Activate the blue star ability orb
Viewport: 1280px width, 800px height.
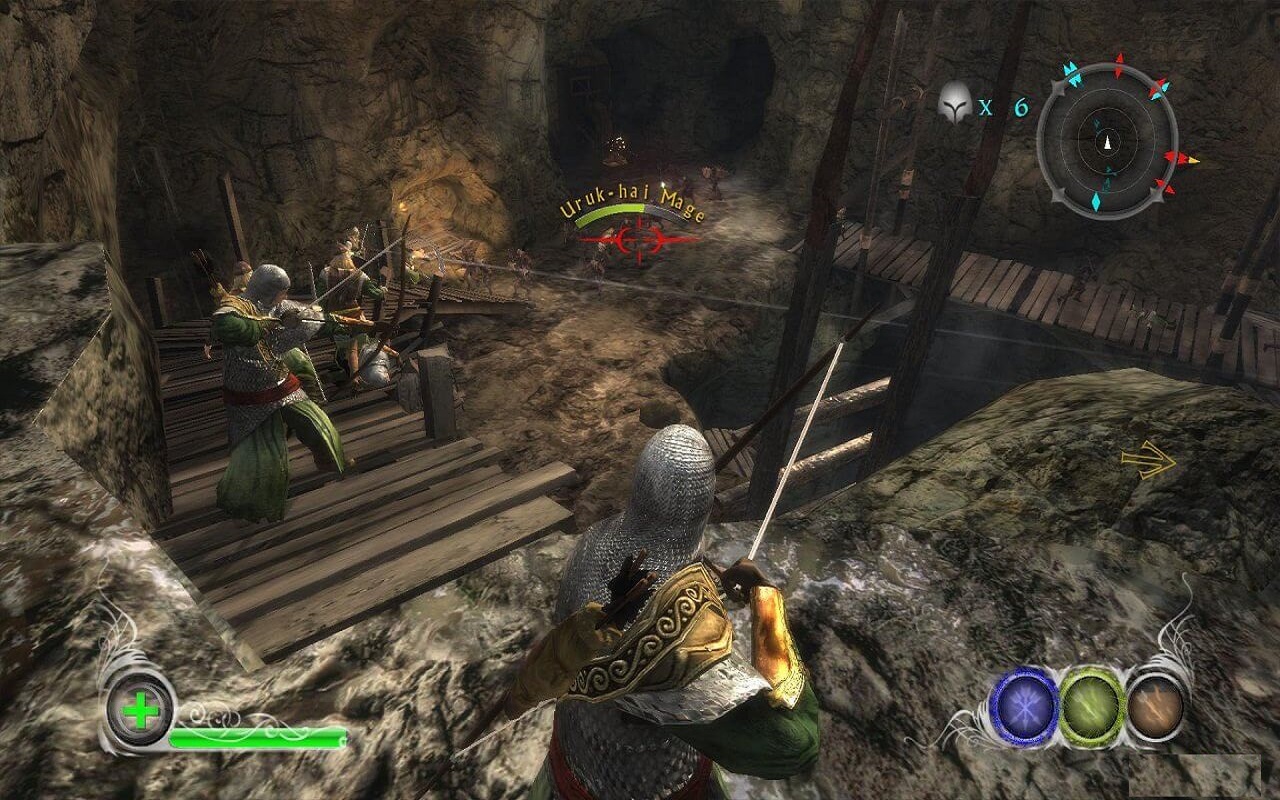(1024, 706)
